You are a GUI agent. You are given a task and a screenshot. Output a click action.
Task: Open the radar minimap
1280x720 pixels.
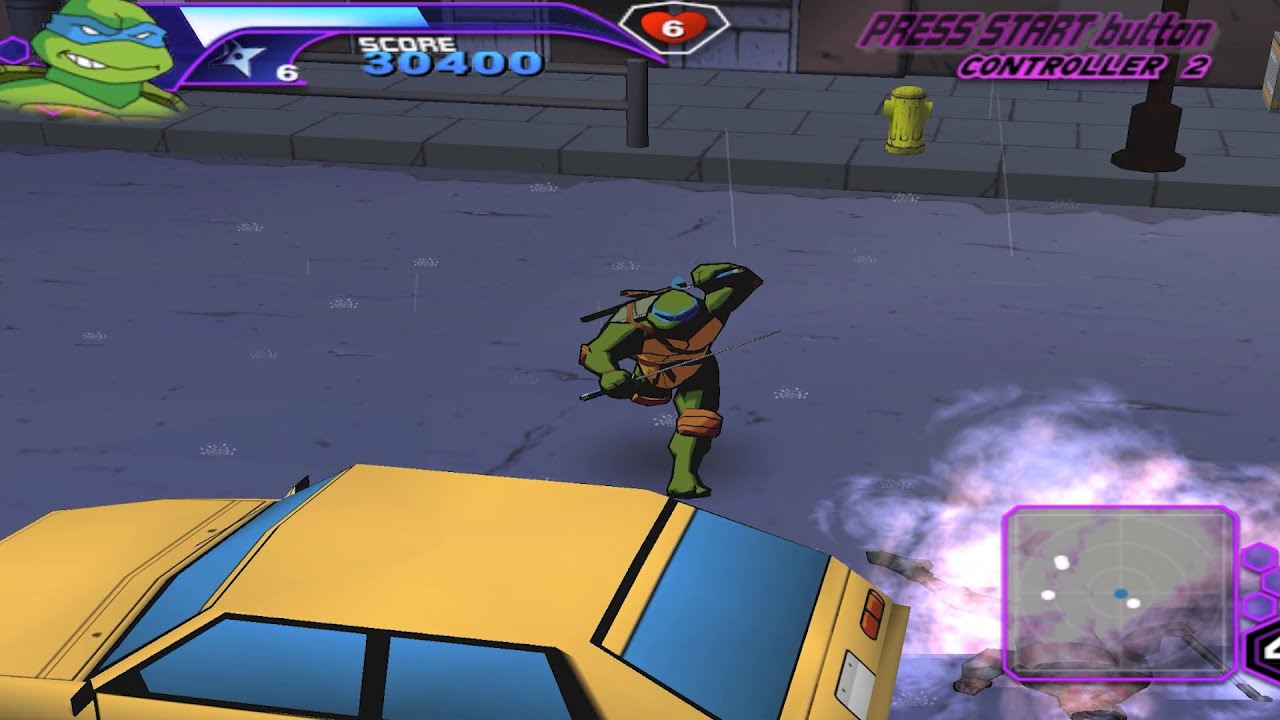[x=1120, y=593]
